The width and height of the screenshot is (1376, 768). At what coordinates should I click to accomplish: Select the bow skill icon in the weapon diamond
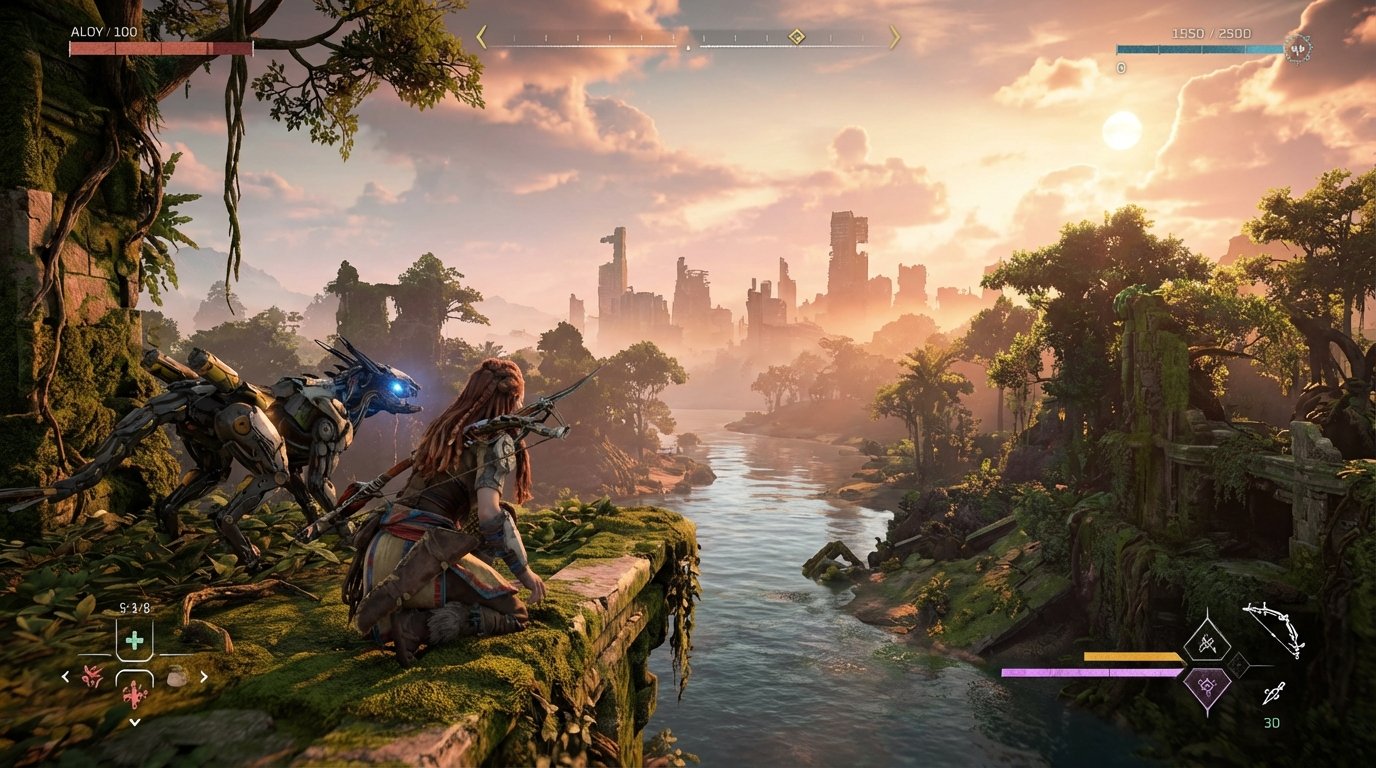point(1206,643)
